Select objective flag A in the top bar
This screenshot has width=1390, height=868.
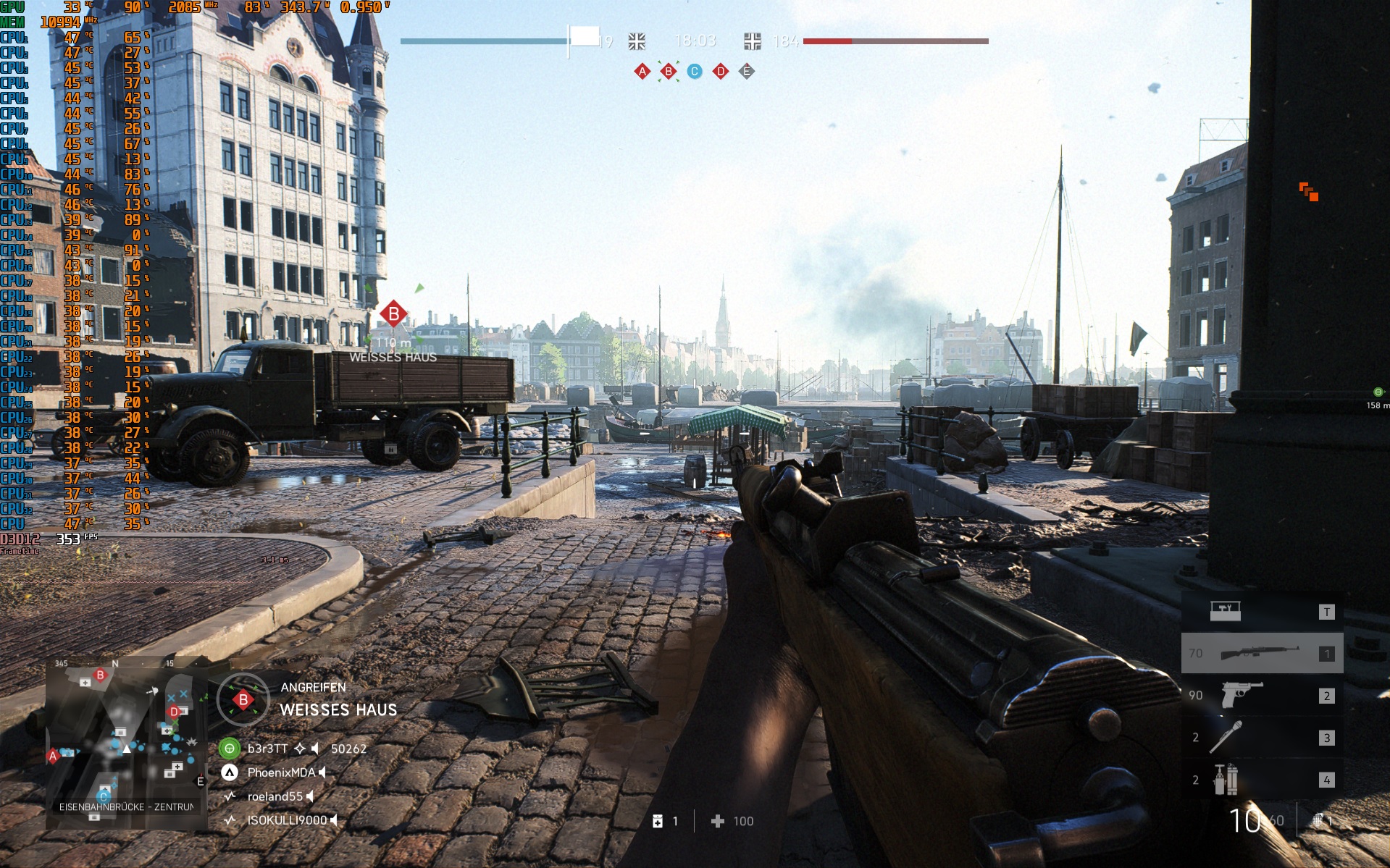[x=642, y=72]
